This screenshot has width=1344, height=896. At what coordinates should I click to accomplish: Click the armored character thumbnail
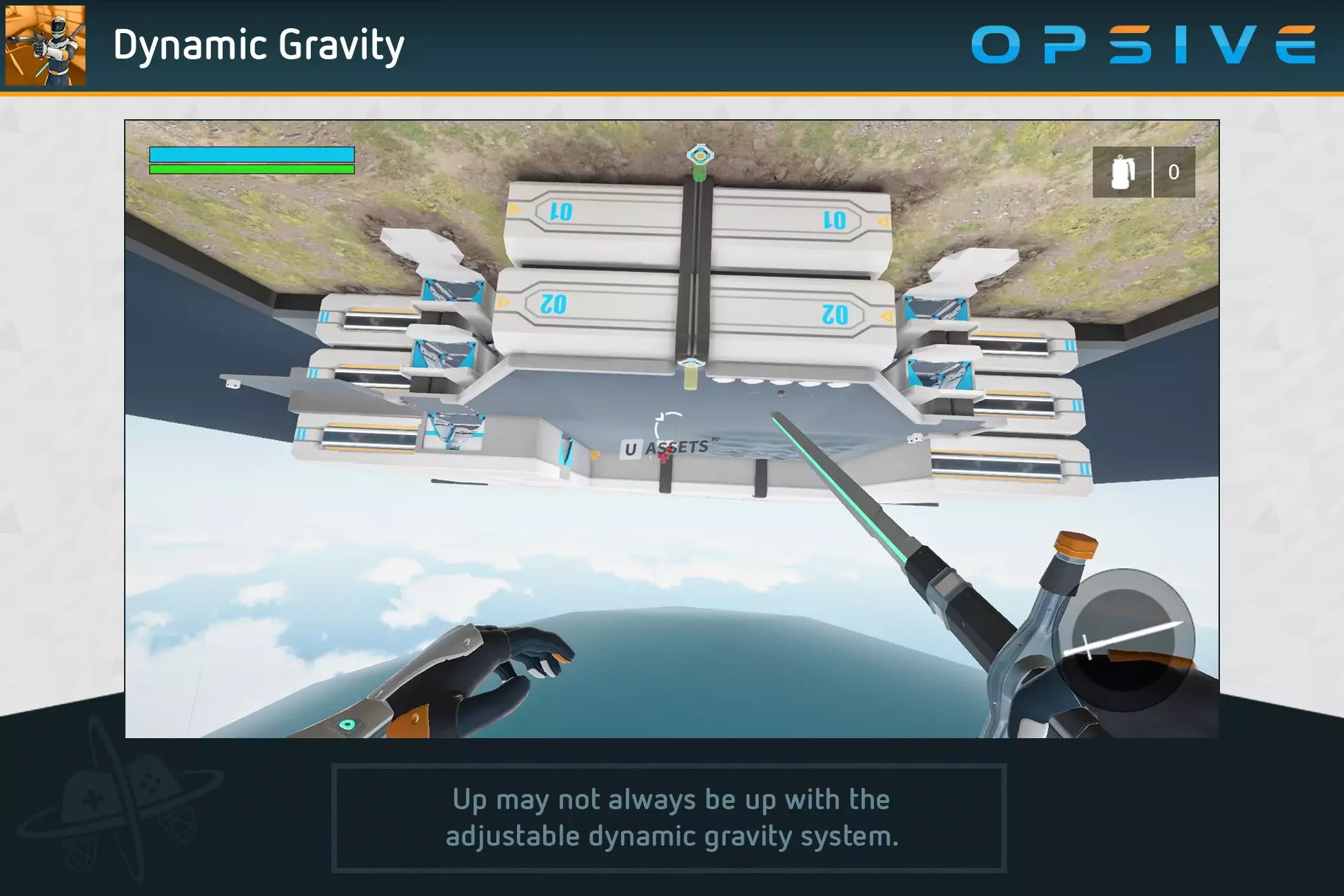click(x=45, y=45)
